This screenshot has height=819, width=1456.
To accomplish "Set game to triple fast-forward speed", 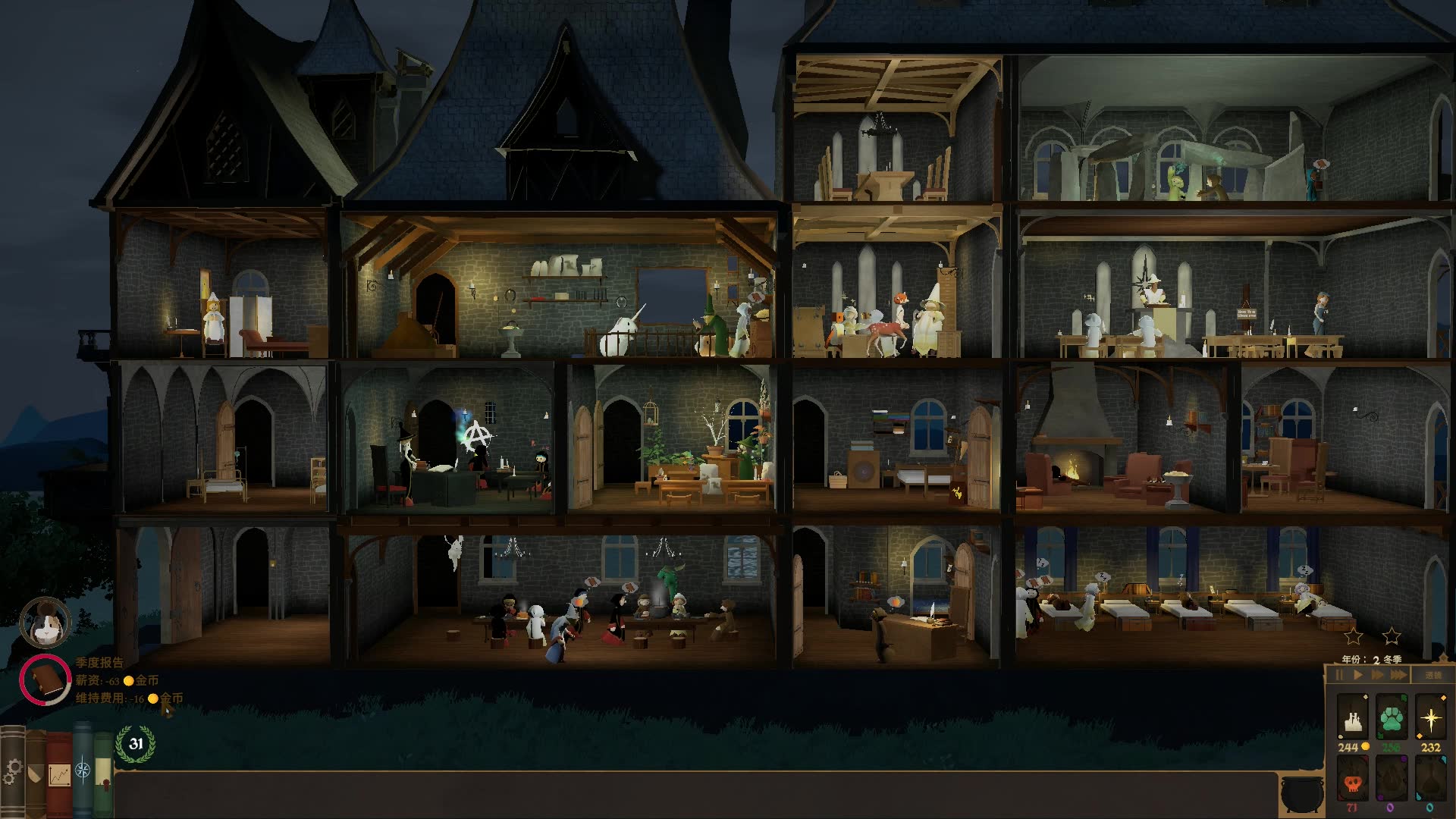I will (1399, 675).
